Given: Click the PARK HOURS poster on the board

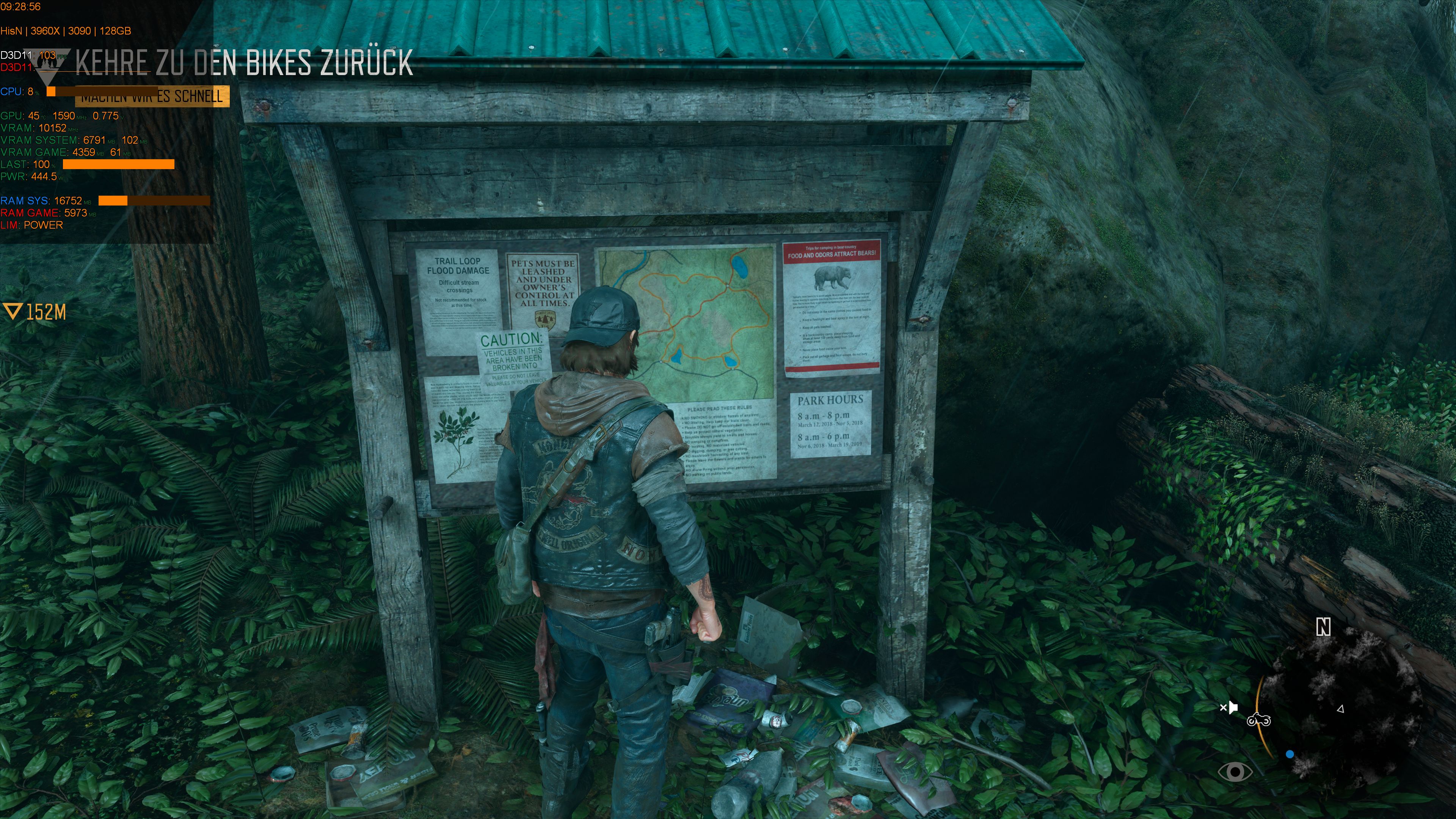Looking at the screenshot, I should pyautogui.click(x=831, y=419).
